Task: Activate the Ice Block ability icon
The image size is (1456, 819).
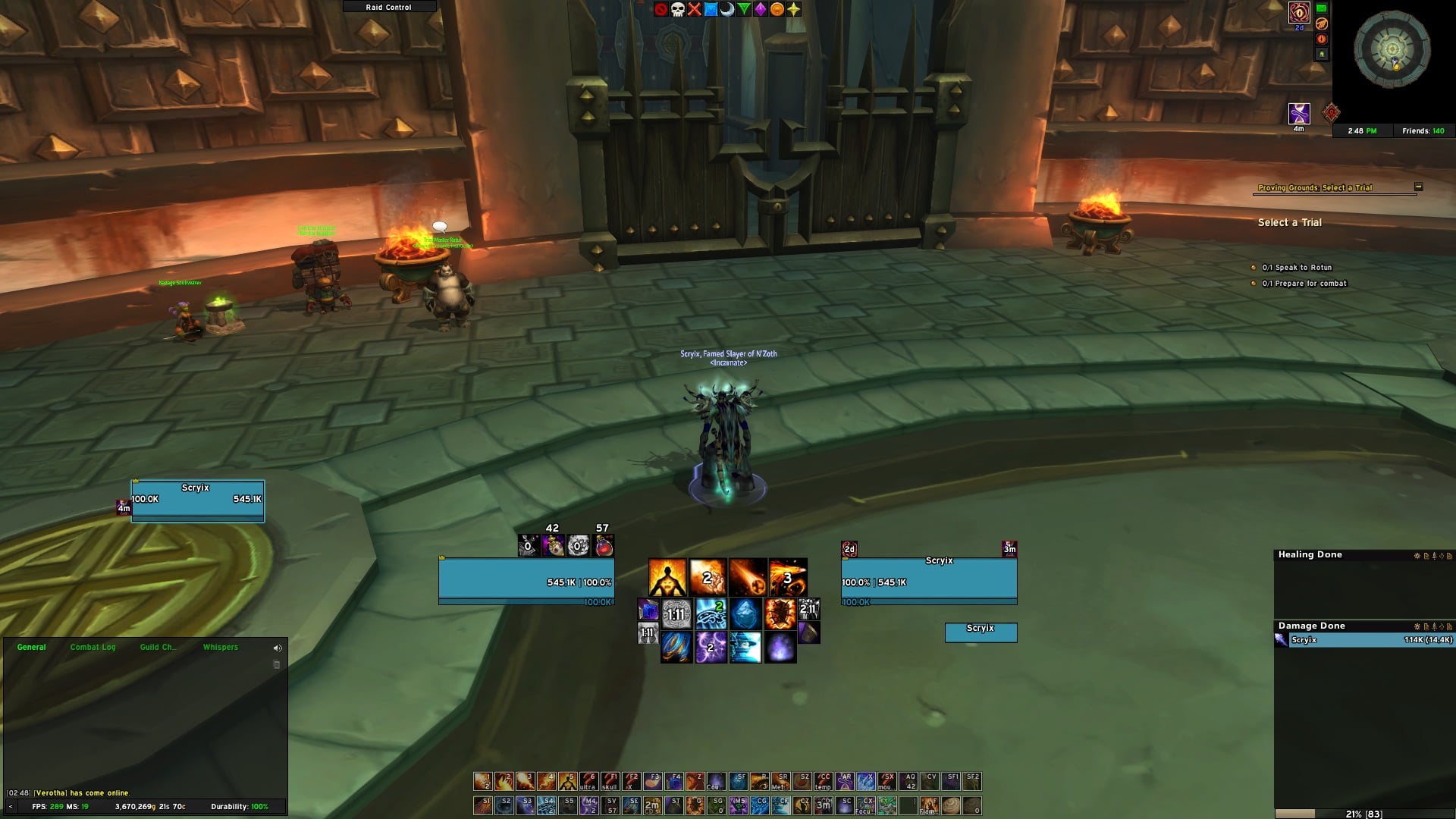Action: tap(746, 613)
